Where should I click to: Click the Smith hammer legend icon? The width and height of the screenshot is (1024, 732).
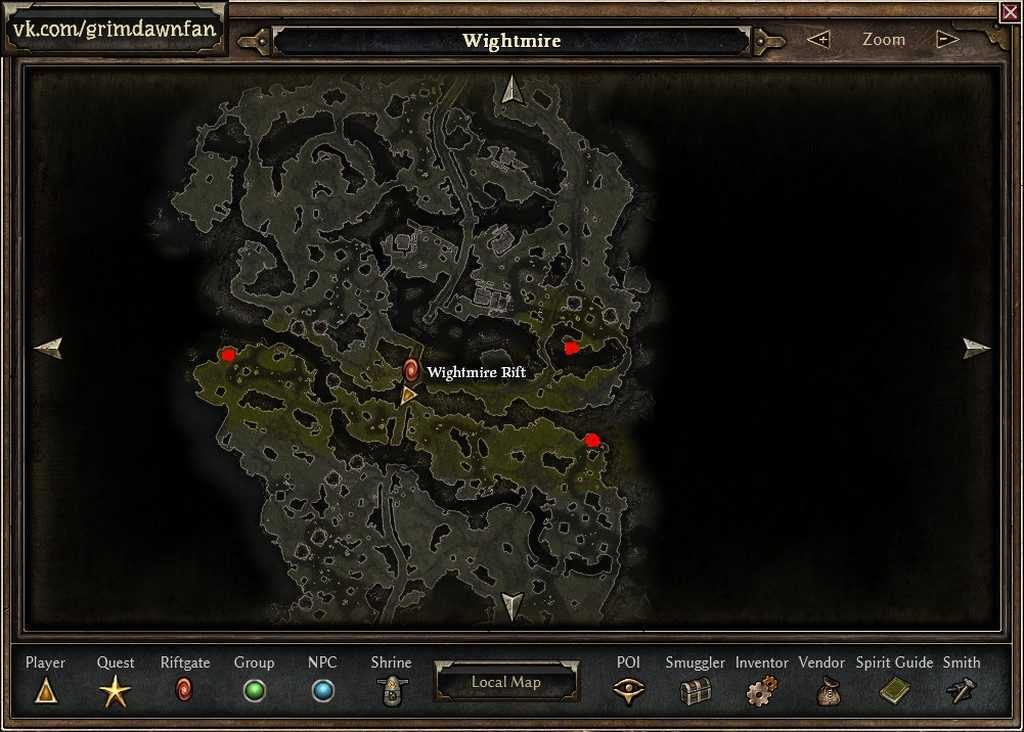coord(961,691)
